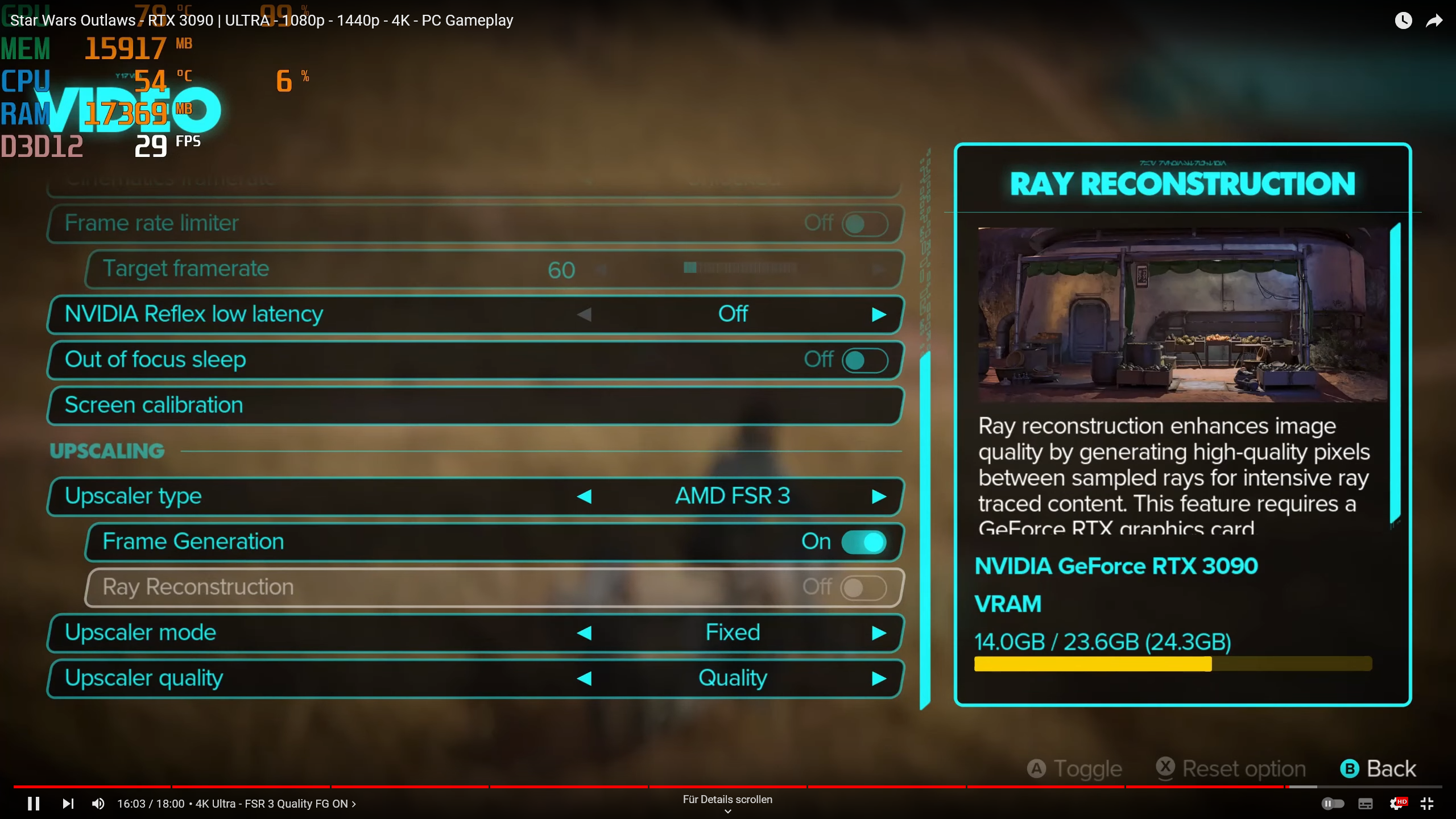Save video to Watch Later clock icon

(1404, 20)
